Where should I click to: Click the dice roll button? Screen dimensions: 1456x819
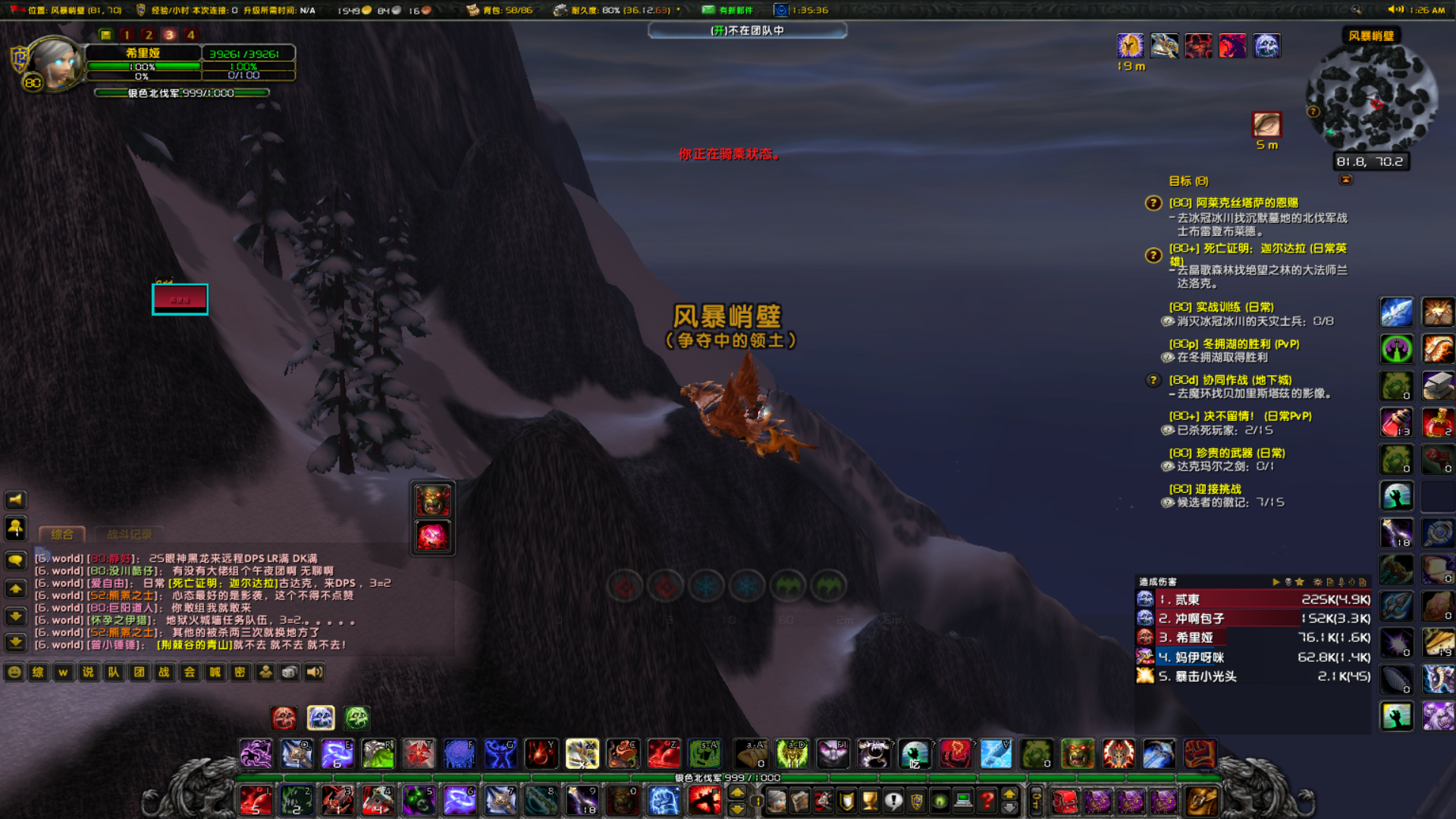click(290, 673)
